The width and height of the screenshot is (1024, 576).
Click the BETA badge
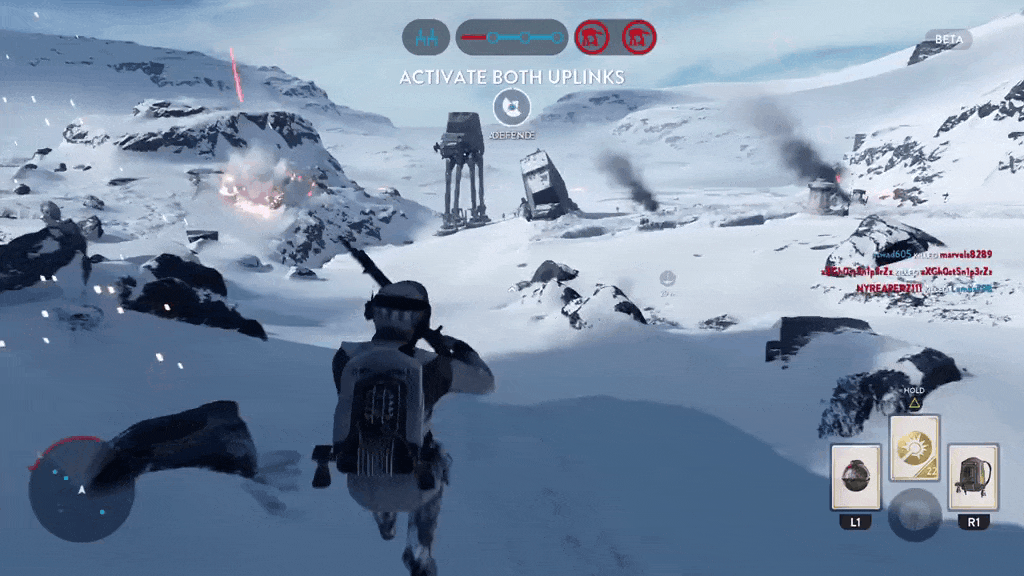pyautogui.click(x=946, y=39)
